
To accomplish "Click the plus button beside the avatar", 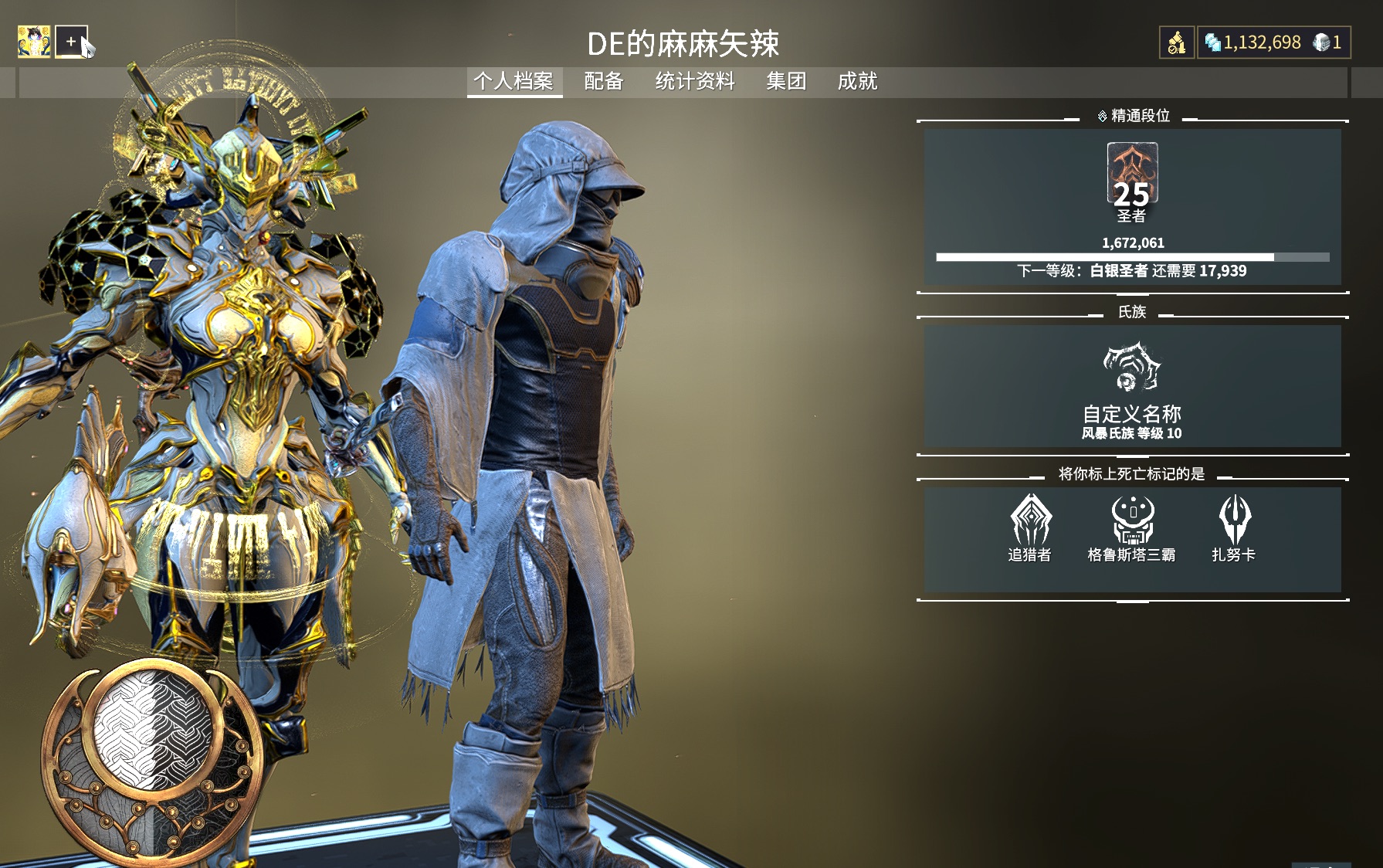I will (71, 42).
